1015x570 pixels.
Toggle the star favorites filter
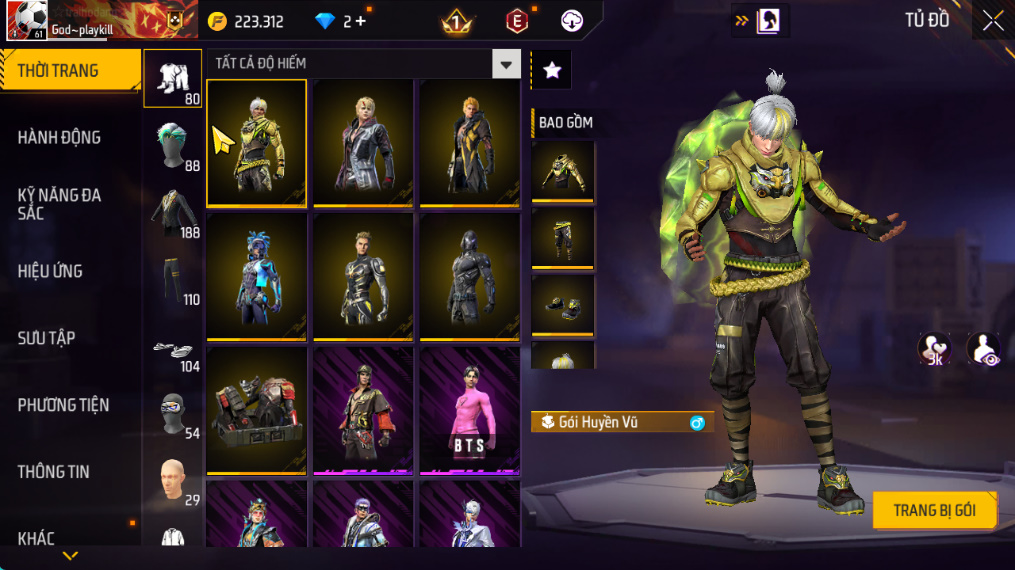[551, 70]
